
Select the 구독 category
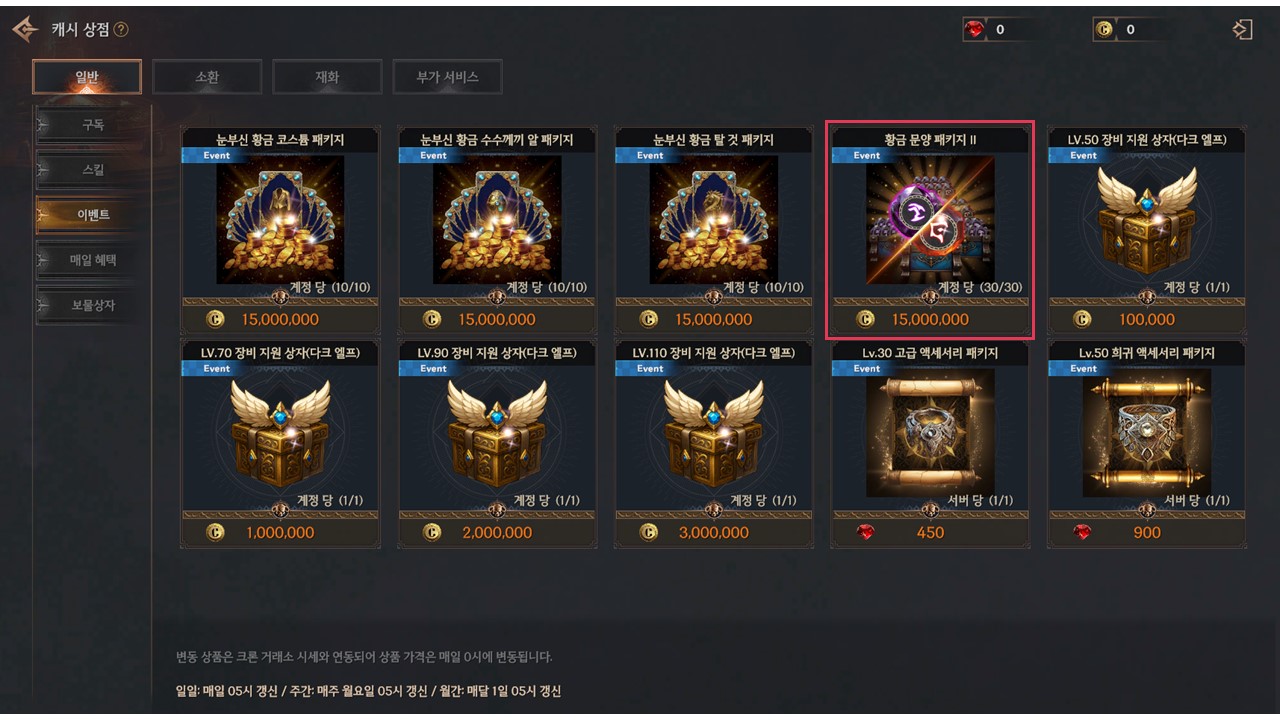pos(92,125)
